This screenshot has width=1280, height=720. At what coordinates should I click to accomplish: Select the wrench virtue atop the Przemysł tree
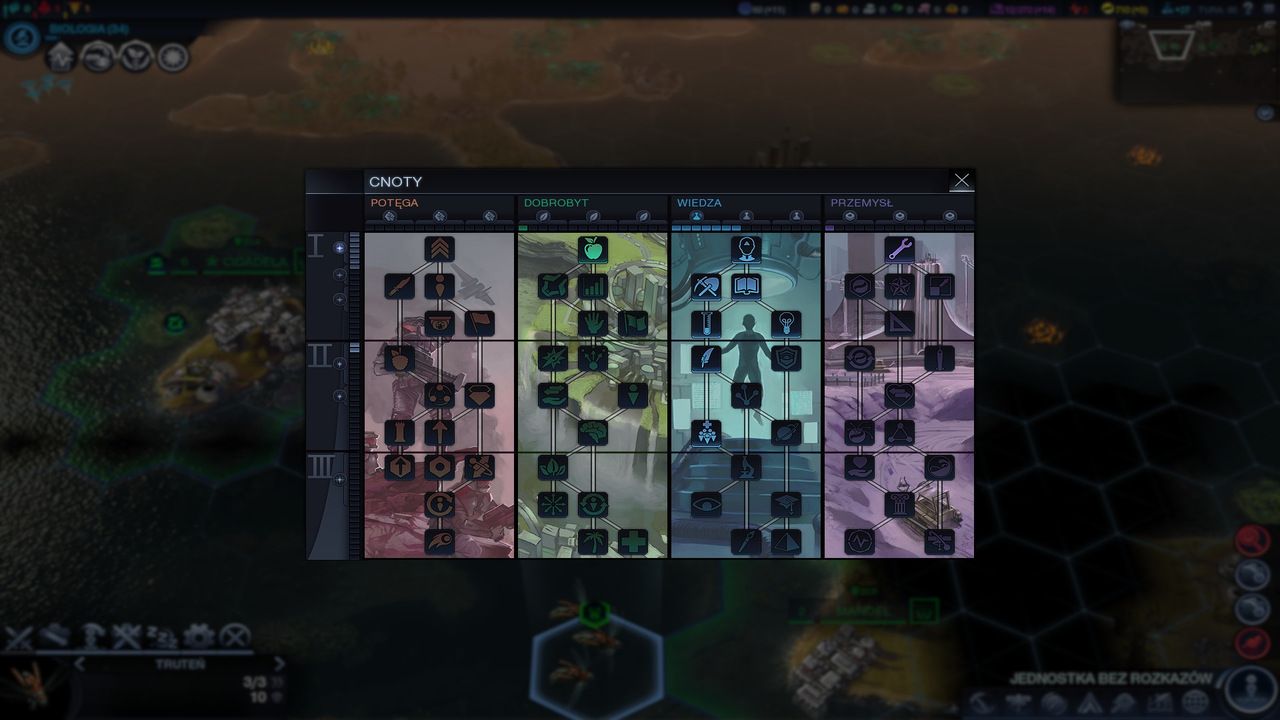point(899,250)
